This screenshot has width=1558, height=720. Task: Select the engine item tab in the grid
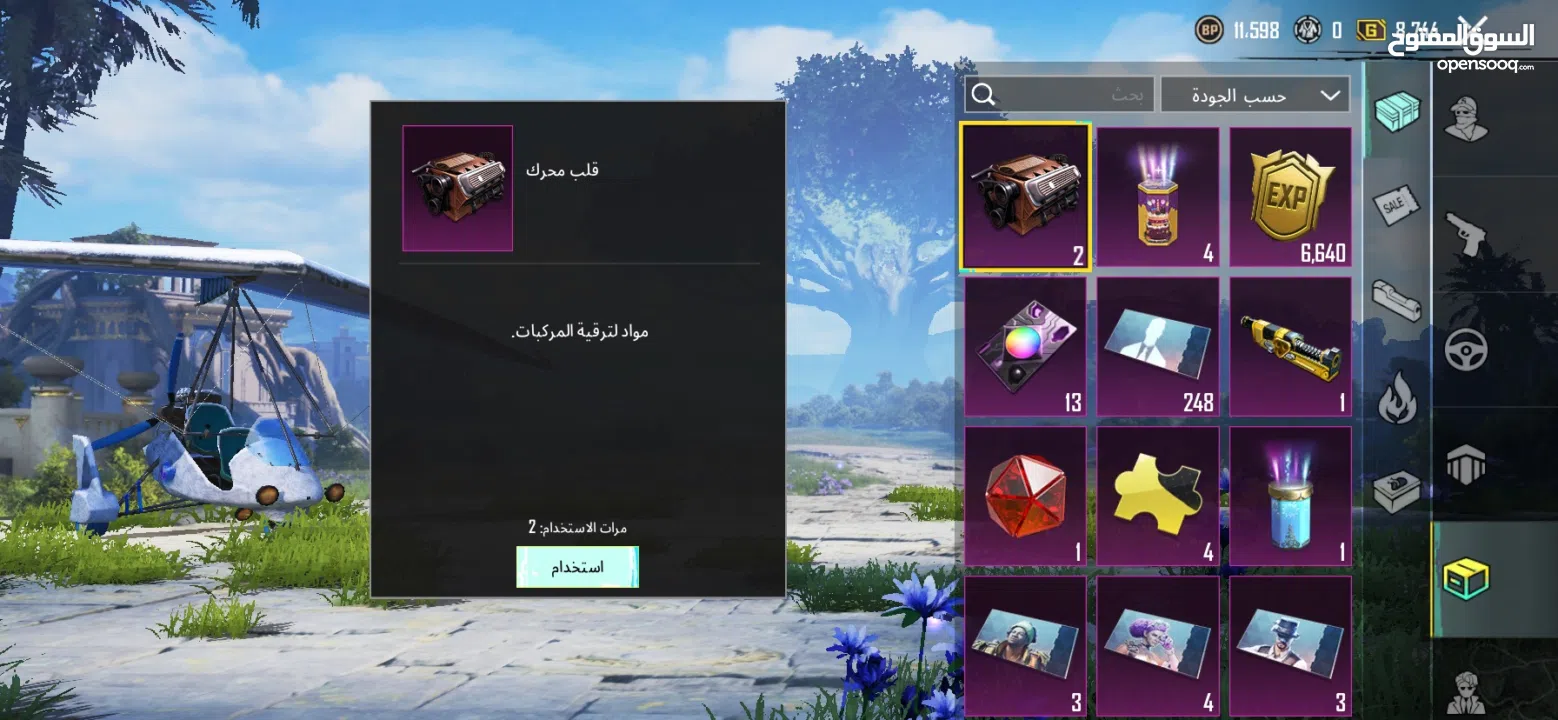coord(1024,196)
